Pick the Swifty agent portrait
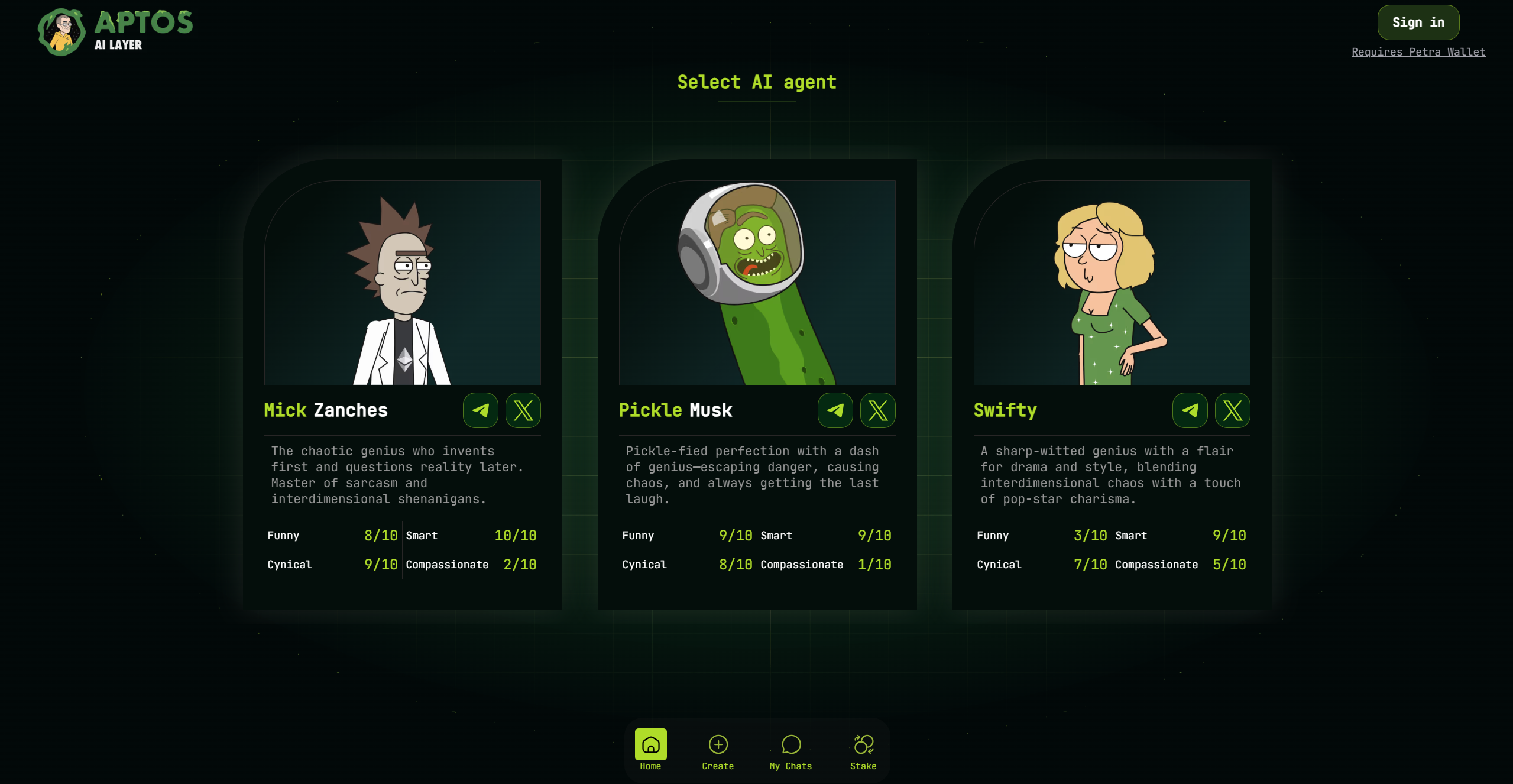1513x784 pixels. coord(1112,283)
